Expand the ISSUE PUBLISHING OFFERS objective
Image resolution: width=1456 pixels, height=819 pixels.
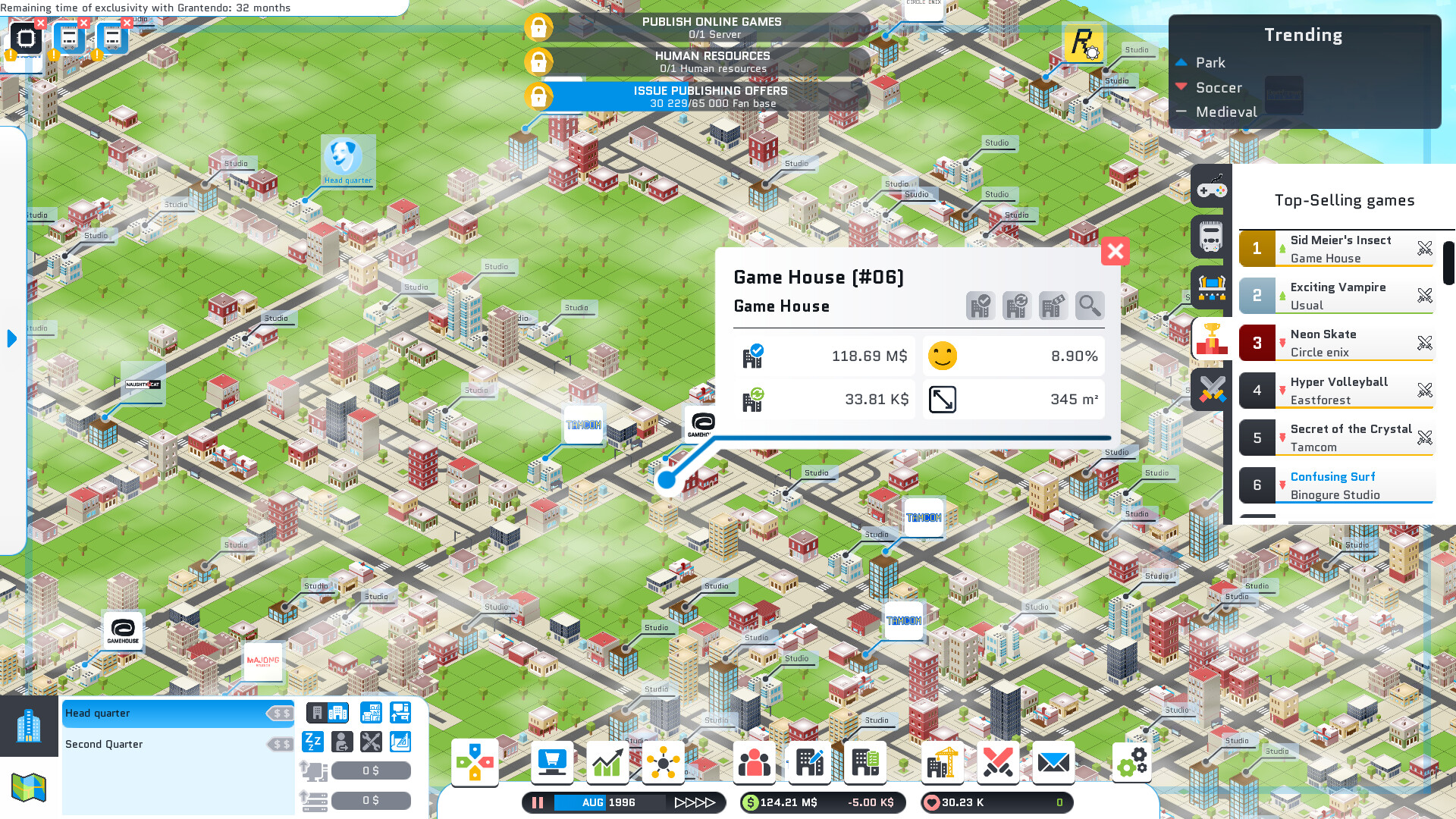click(x=711, y=96)
